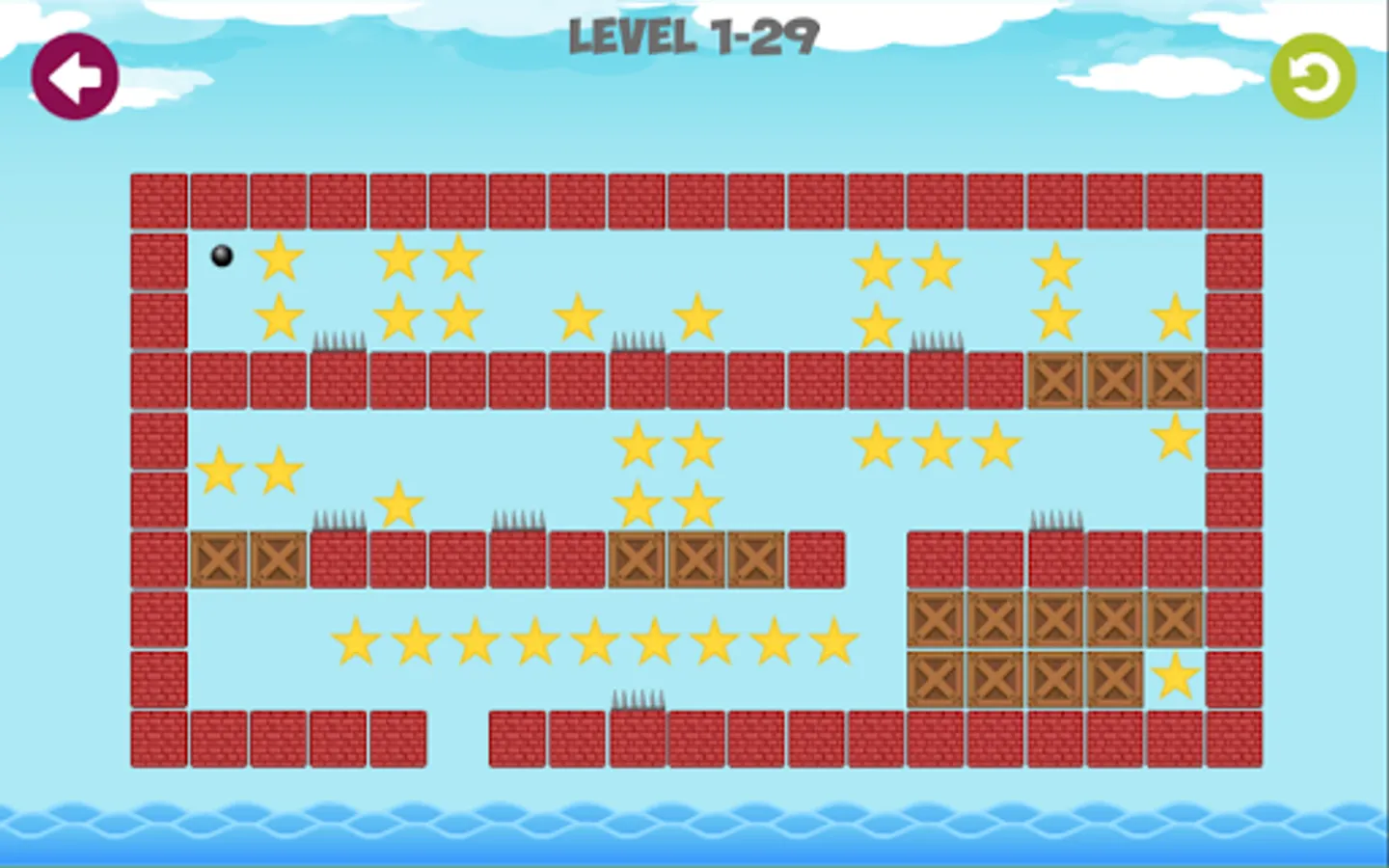Tap the lone star above the spikes mid-screen
The width and height of the screenshot is (1389, 868).
click(398, 502)
